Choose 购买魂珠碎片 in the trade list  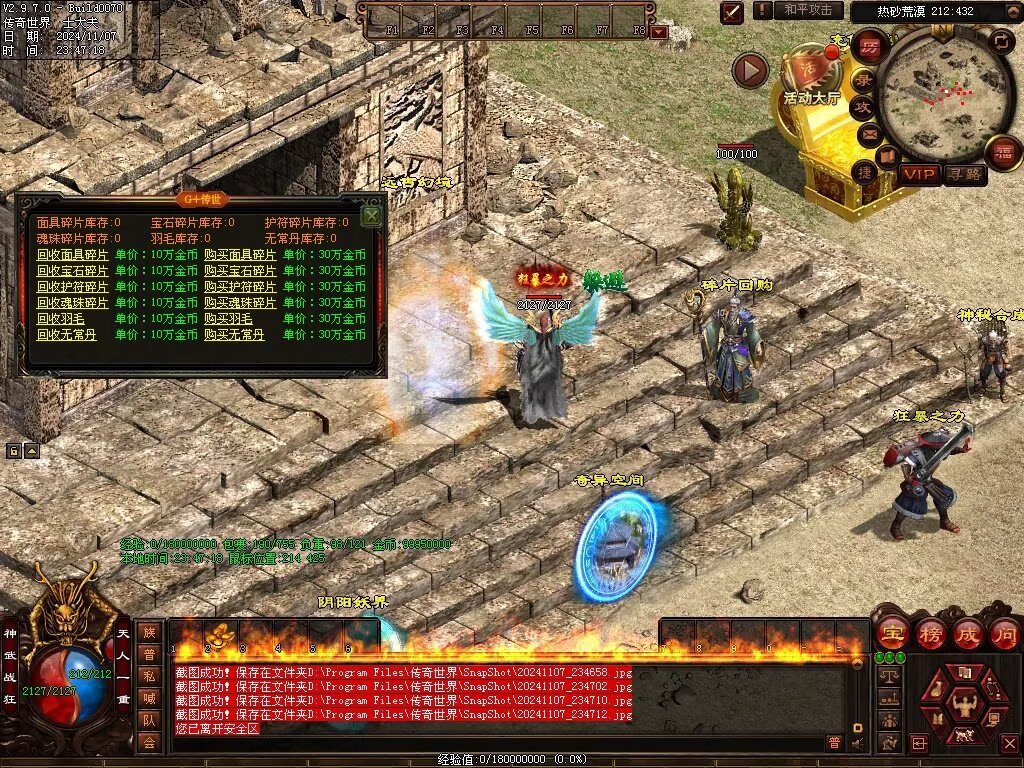(x=240, y=303)
